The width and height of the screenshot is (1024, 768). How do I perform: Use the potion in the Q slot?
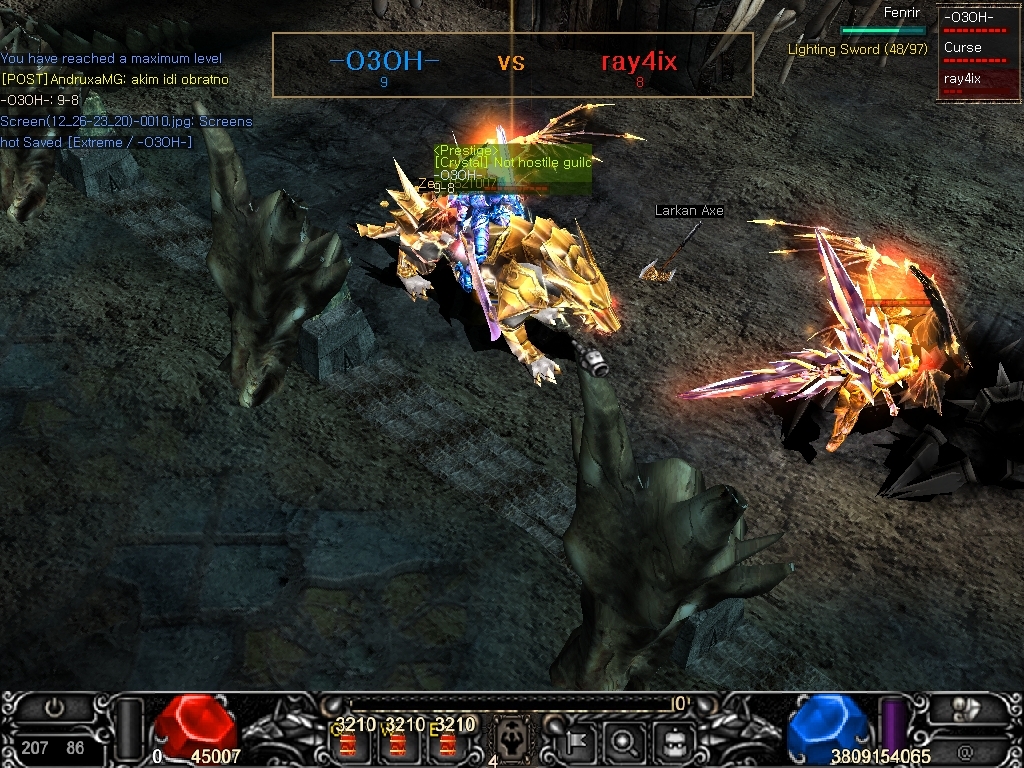pos(347,744)
